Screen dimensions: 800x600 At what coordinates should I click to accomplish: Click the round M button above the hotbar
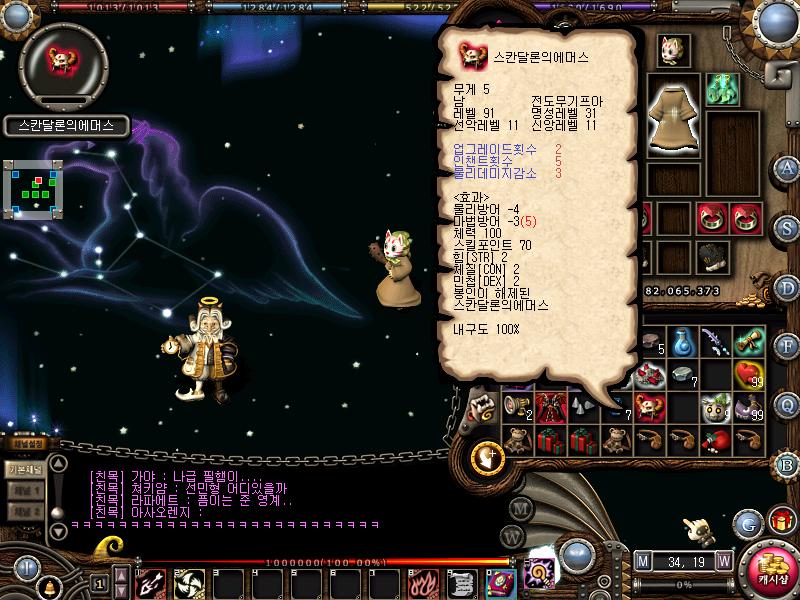coord(642,559)
